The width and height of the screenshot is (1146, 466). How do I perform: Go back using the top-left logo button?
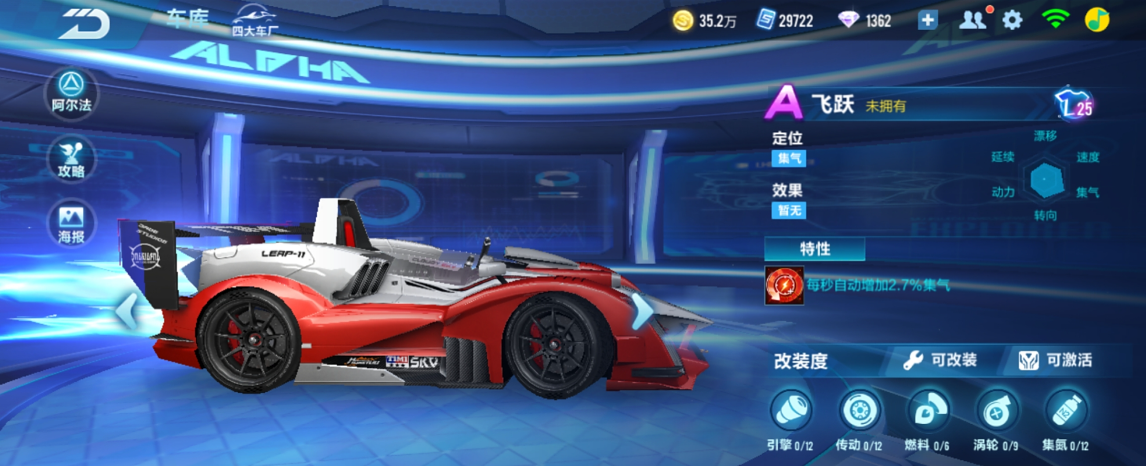83,22
